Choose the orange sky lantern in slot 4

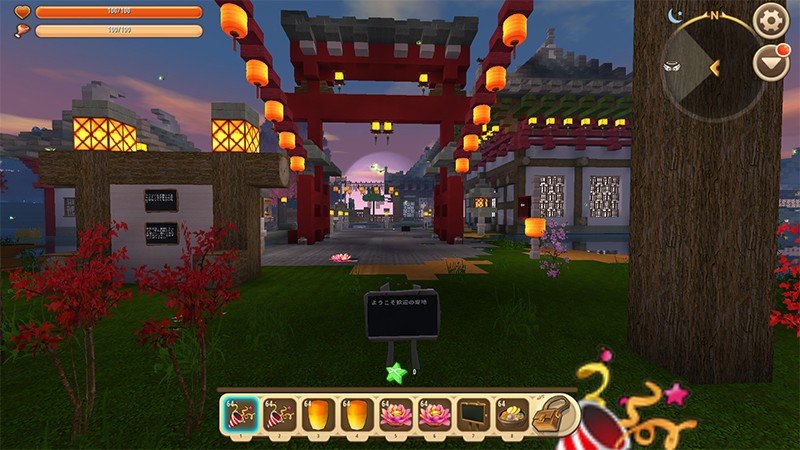pyautogui.click(x=355, y=414)
